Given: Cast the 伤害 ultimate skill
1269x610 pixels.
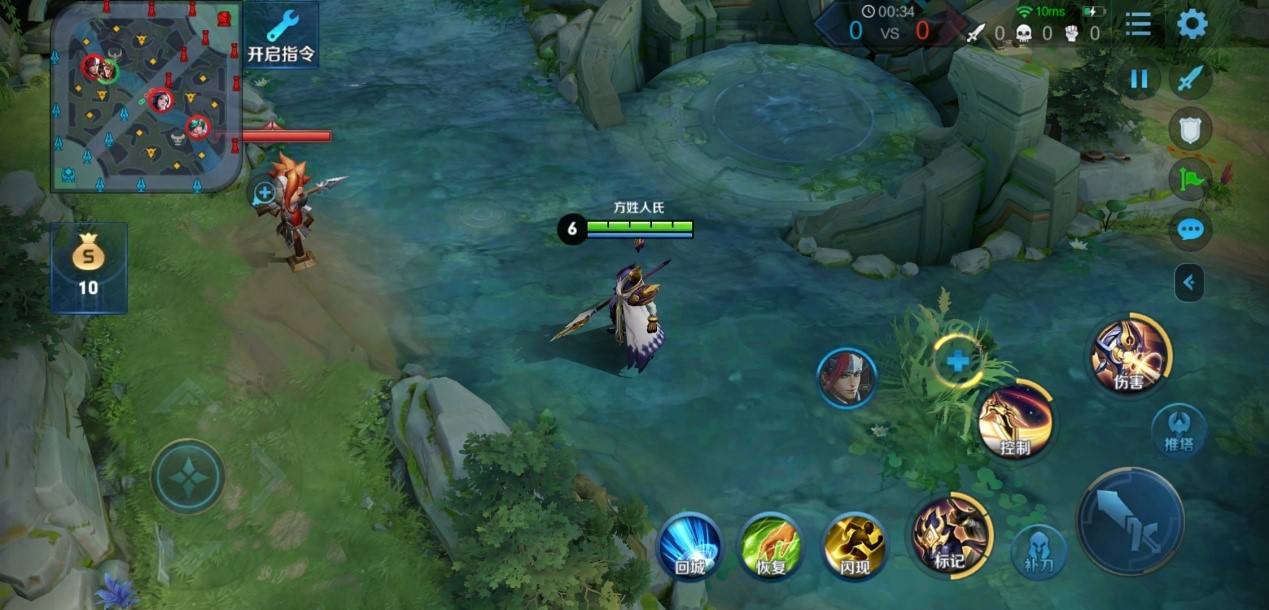Looking at the screenshot, I should click(1129, 355).
